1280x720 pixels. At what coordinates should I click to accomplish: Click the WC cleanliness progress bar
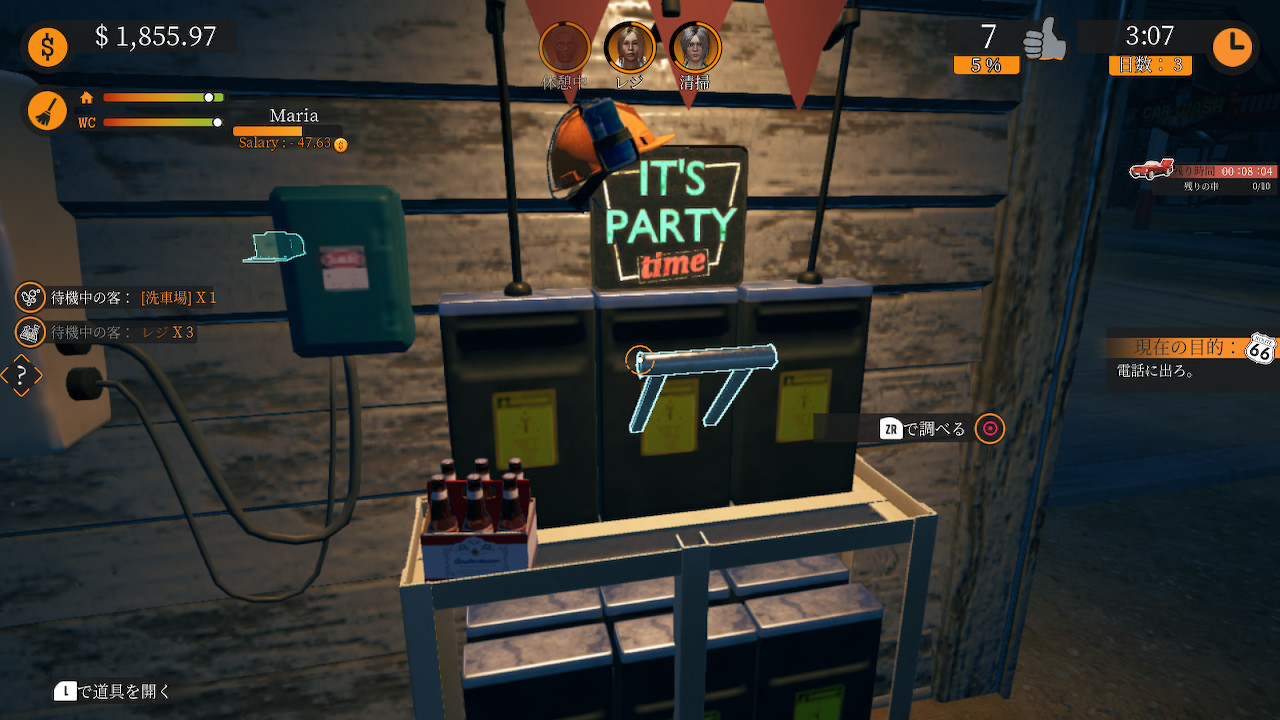[162, 123]
